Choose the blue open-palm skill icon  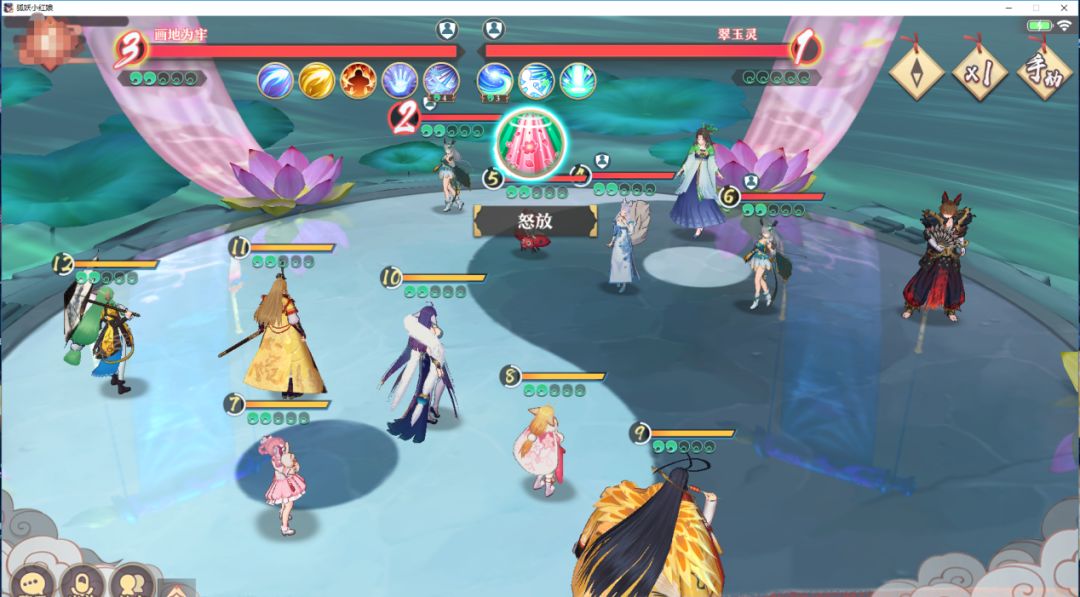399,80
